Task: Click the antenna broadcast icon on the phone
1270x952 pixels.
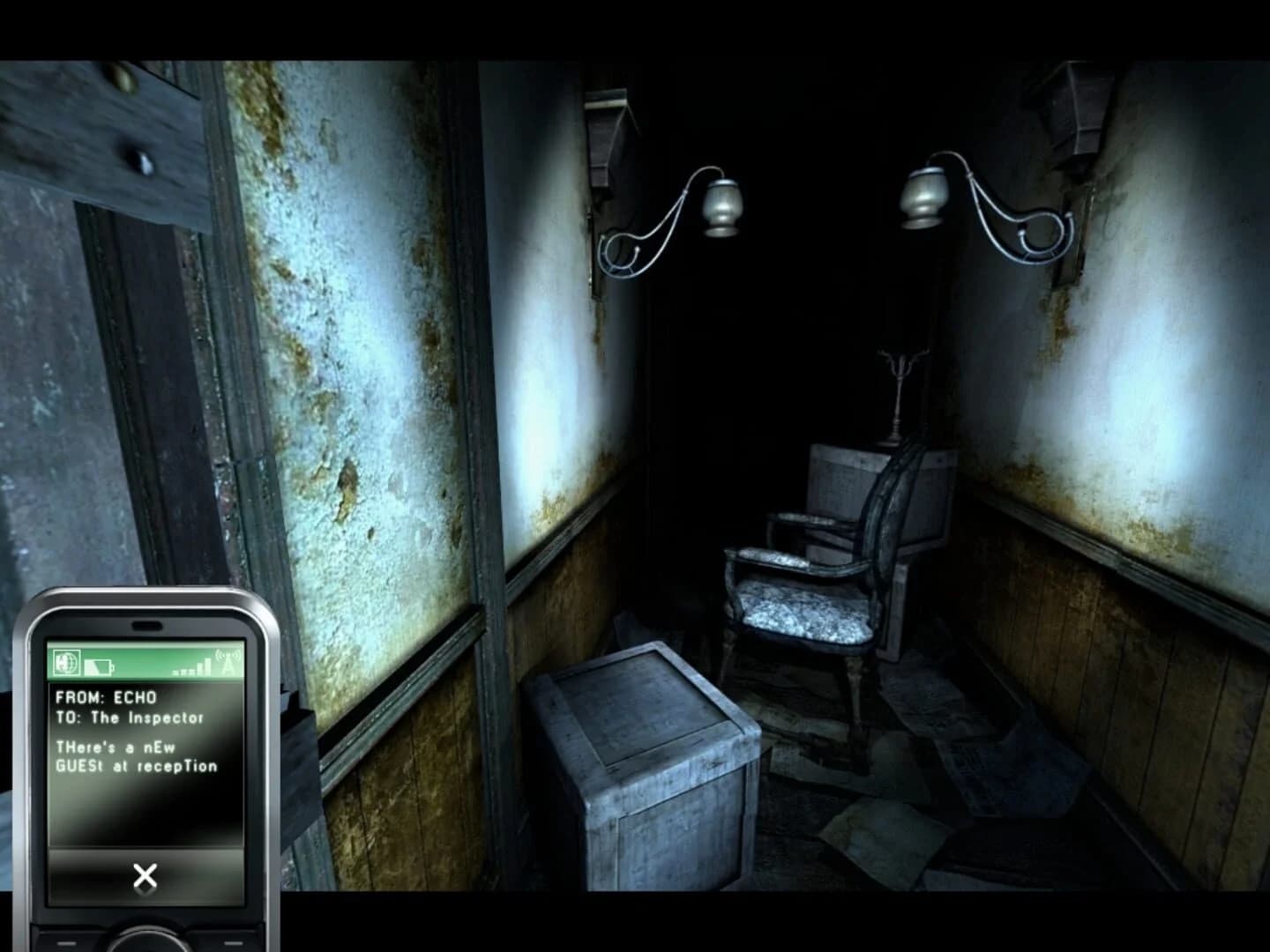Action: click(229, 663)
